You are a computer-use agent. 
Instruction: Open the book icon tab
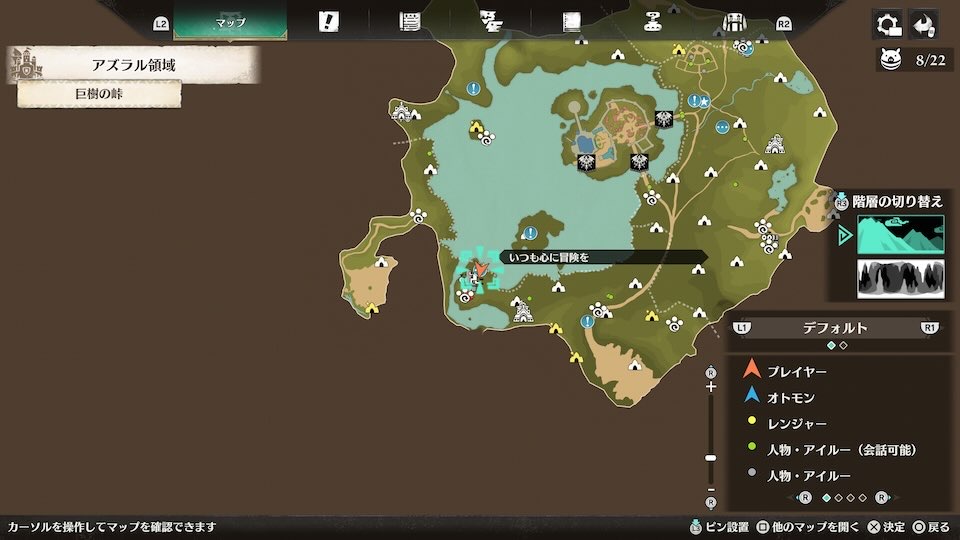(572, 22)
